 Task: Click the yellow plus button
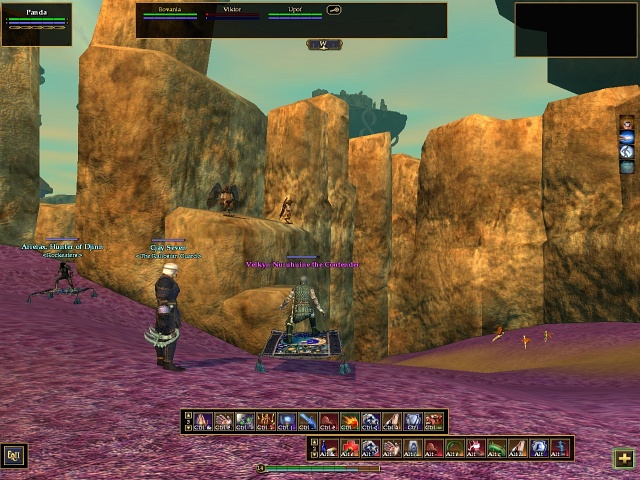(x=624, y=457)
